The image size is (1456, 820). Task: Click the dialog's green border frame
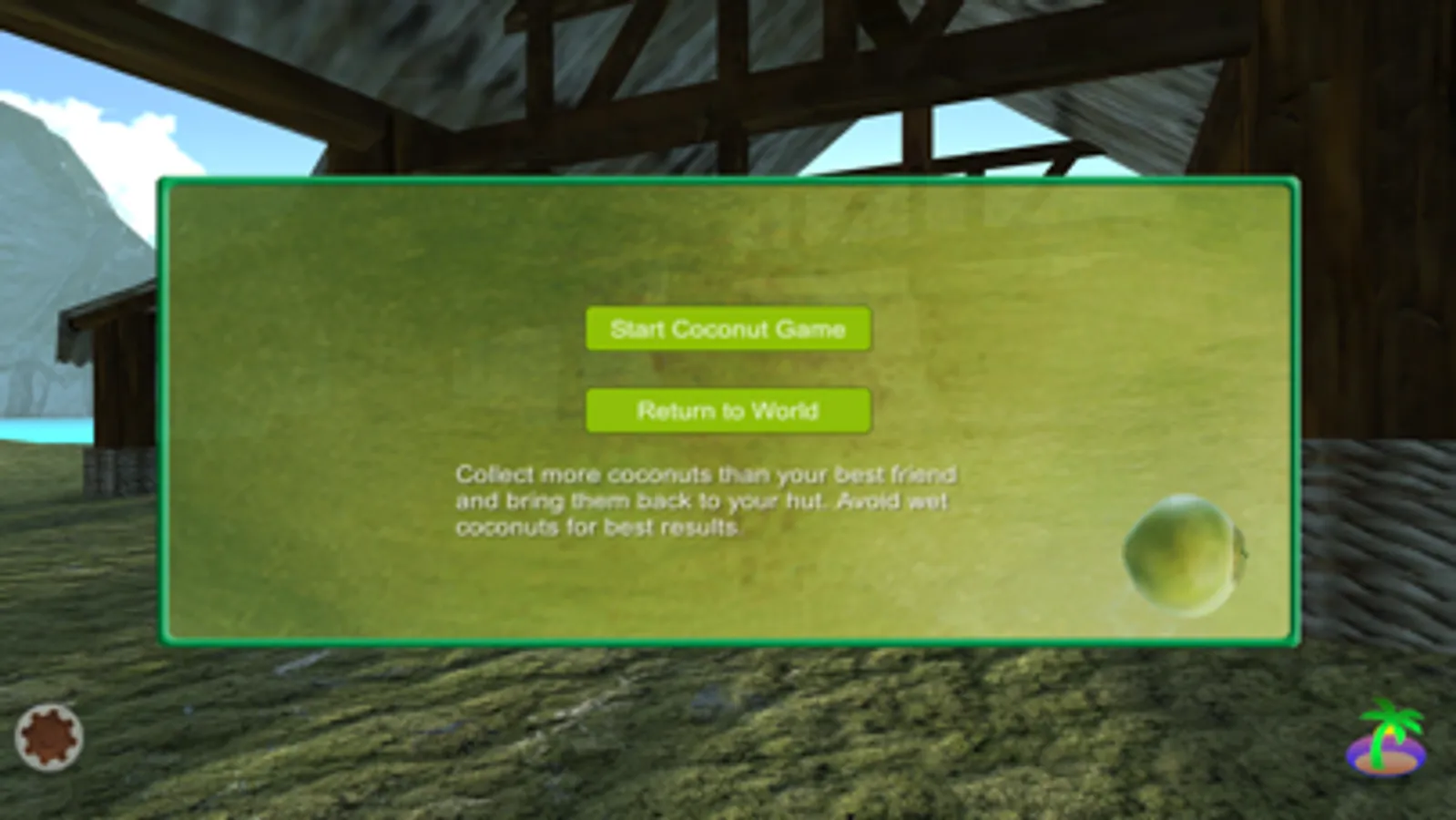pyautogui.click(x=728, y=181)
